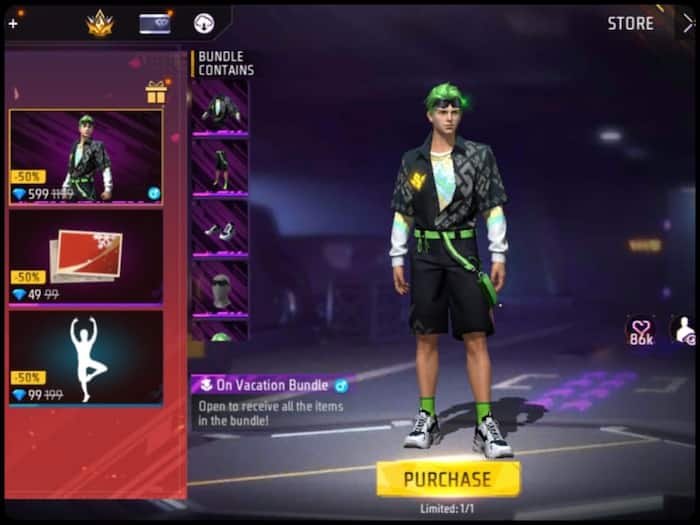
Task: Open the gold crown rank icon
Action: tap(100, 23)
